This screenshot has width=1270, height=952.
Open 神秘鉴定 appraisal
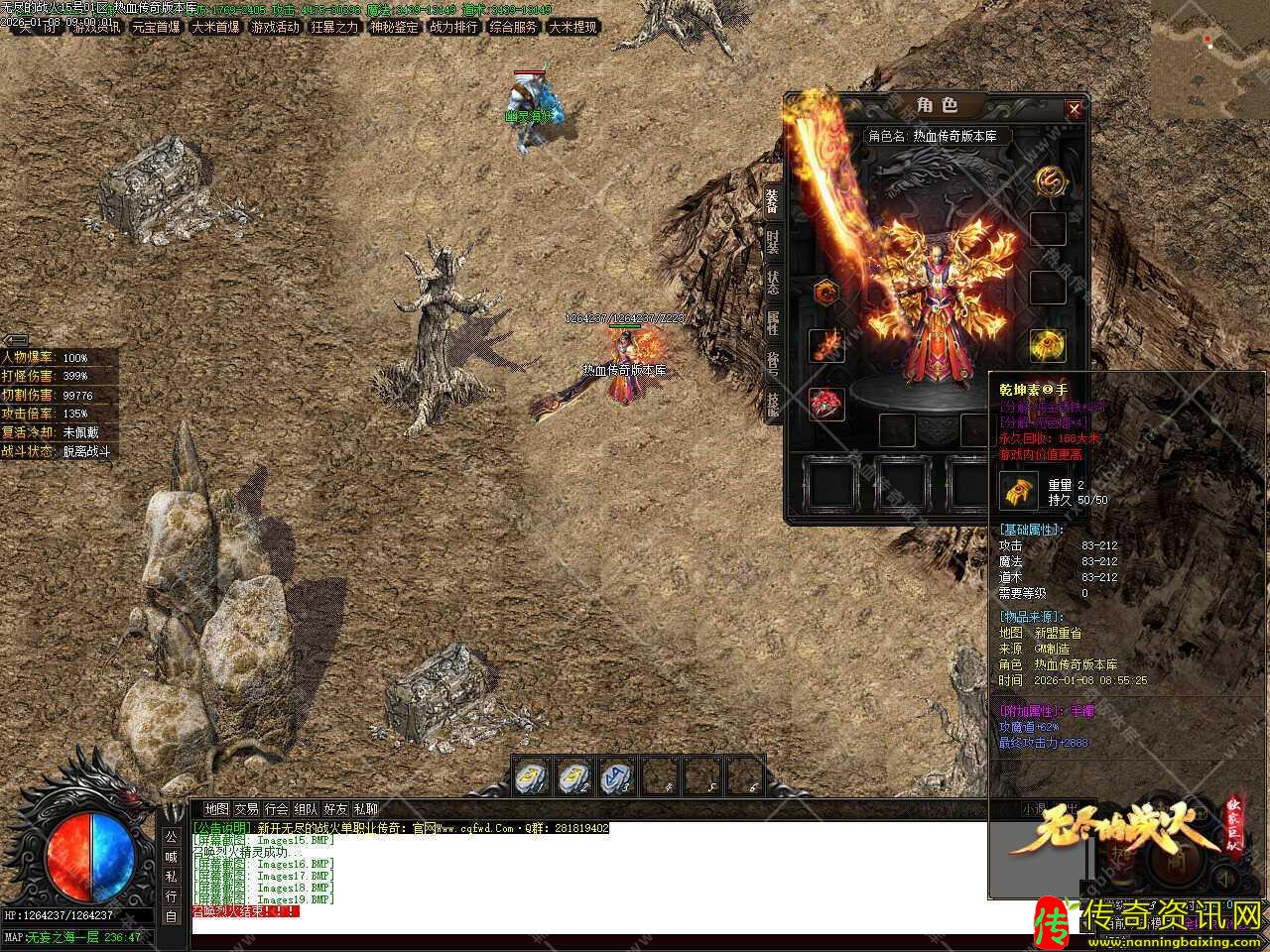pyautogui.click(x=394, y=27)
